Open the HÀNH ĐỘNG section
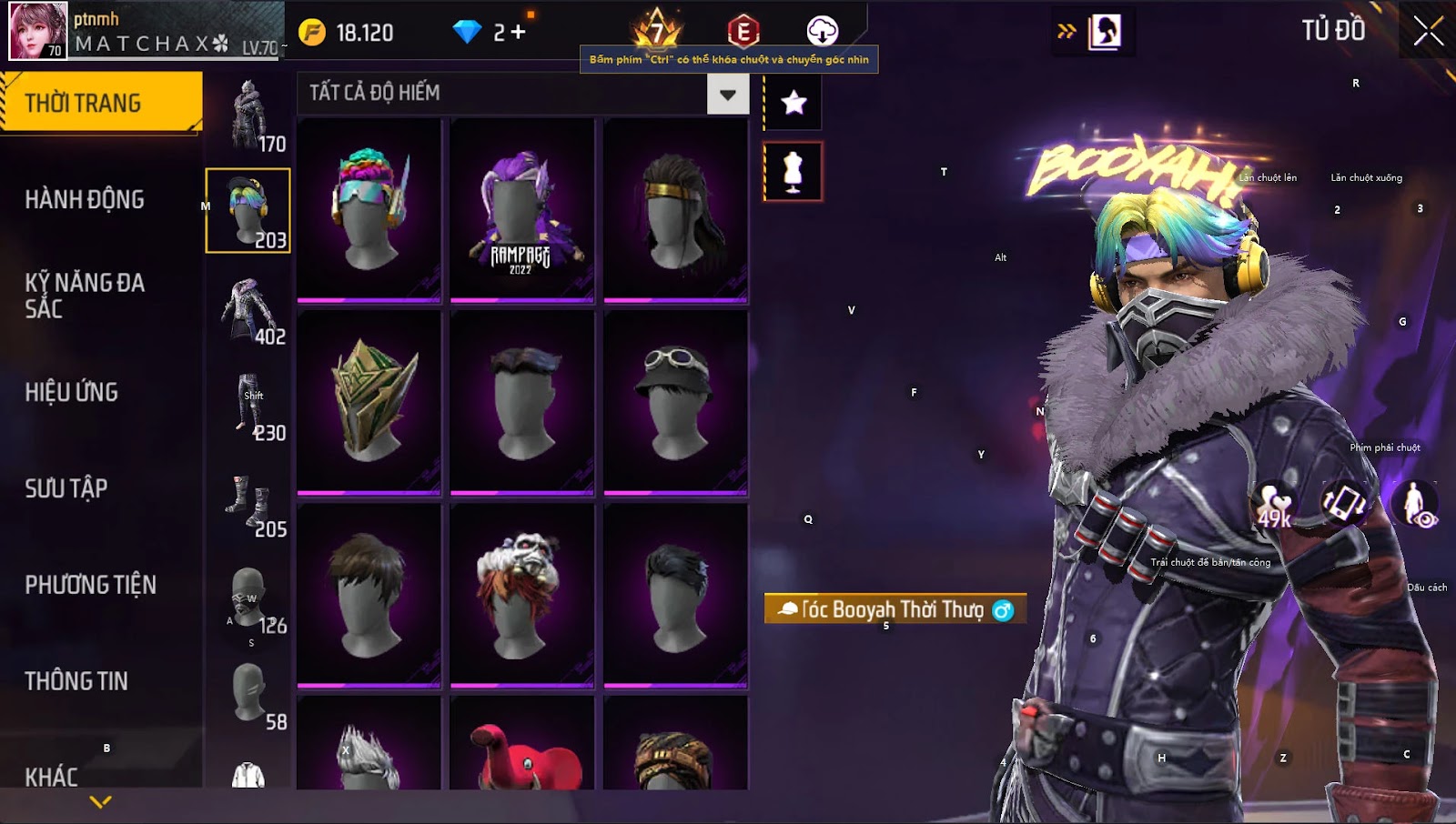Image resolution: width=1456 pixels, height=824 pixels. click(x=85, y=199)
